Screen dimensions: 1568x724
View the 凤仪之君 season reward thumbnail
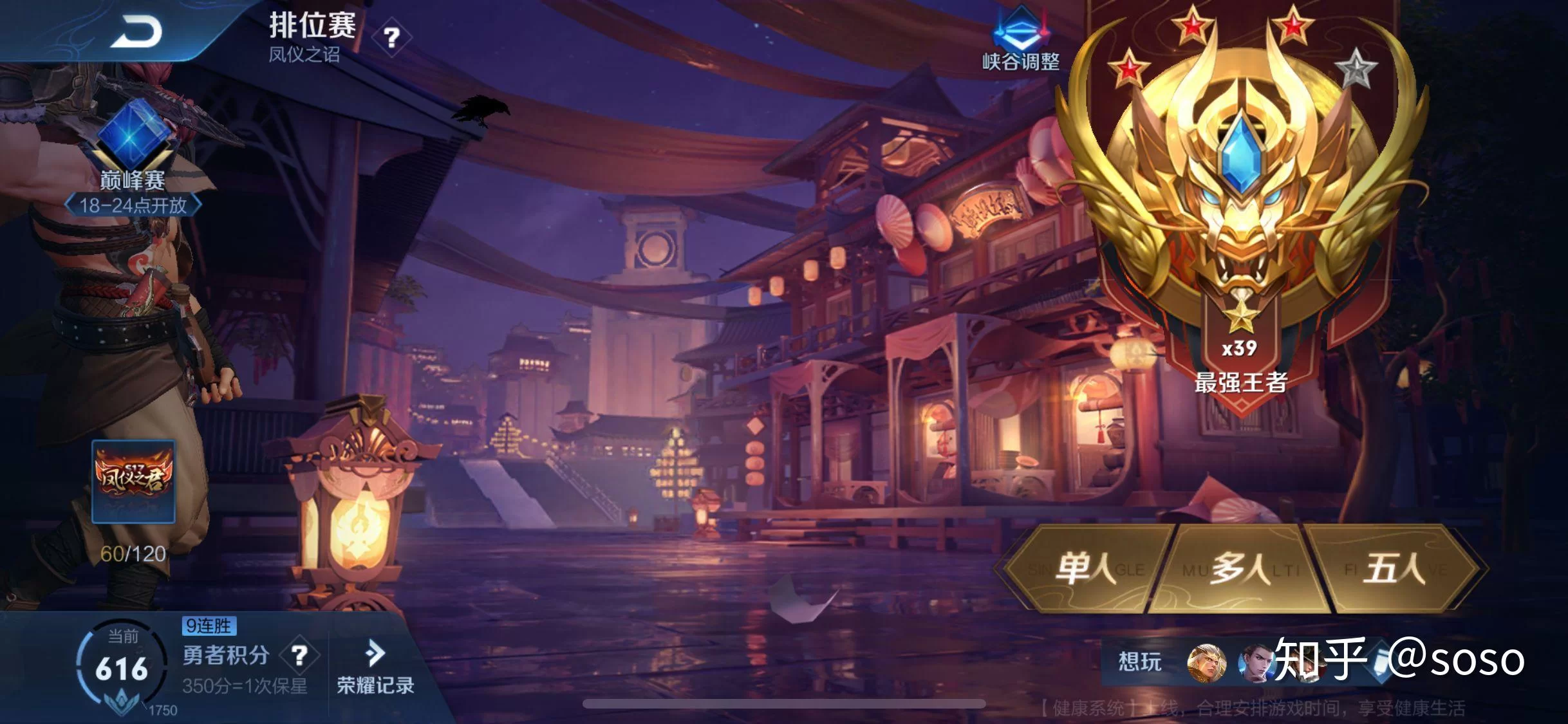click(x=133, y=481)
